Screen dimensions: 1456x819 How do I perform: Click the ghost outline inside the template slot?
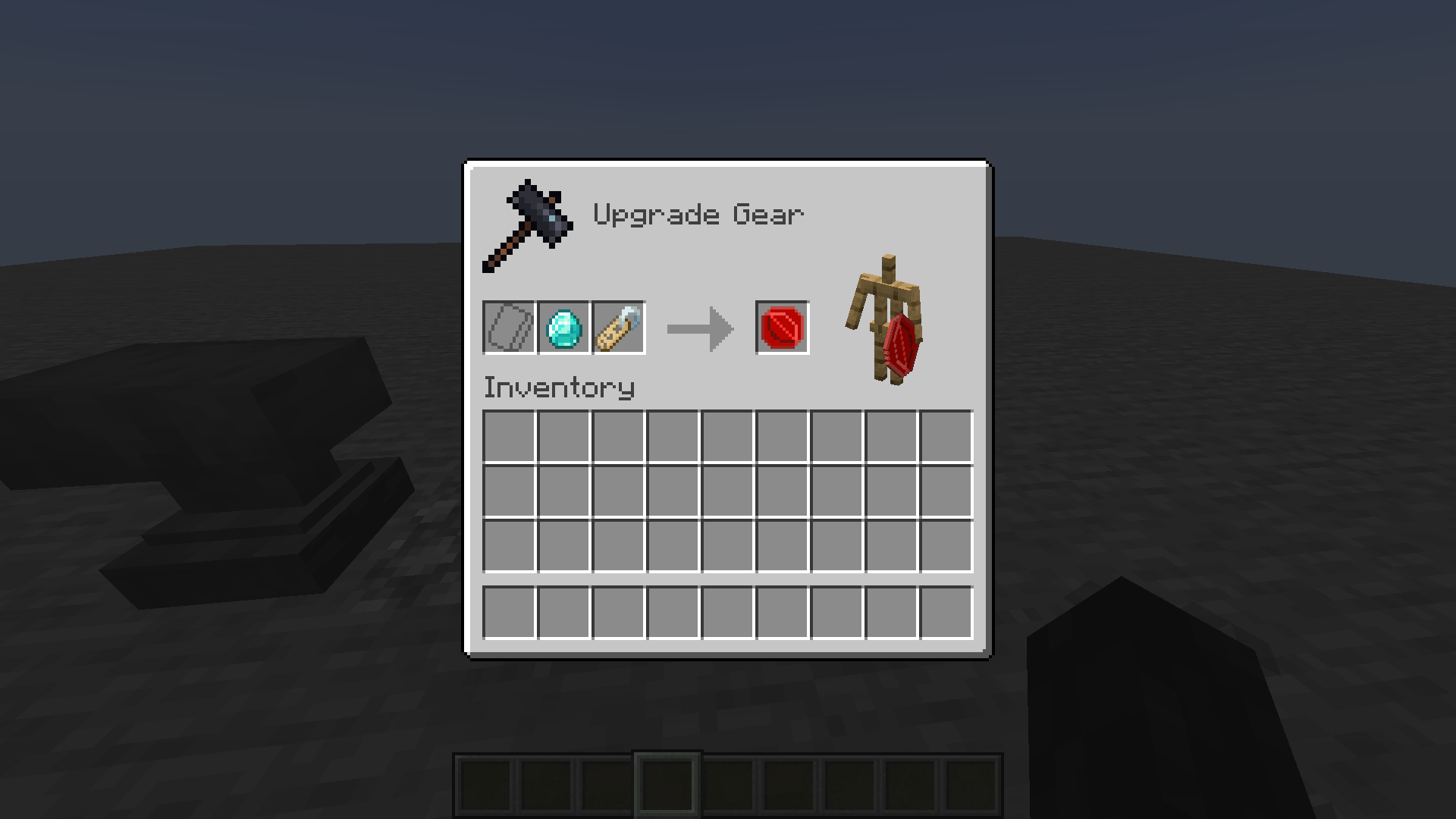click(508, 328)
